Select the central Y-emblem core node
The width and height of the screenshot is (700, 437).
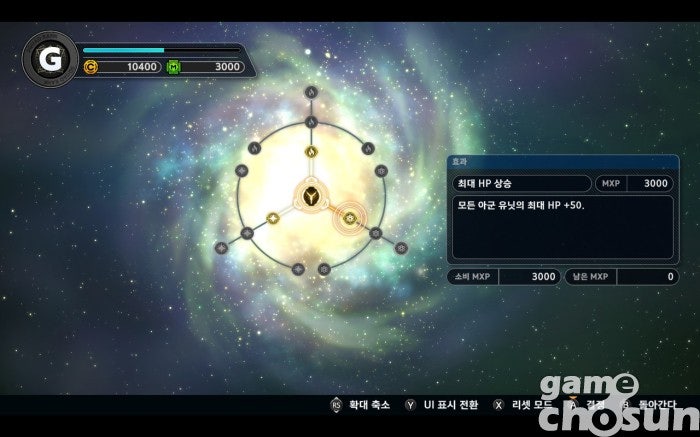coord(311,197)
